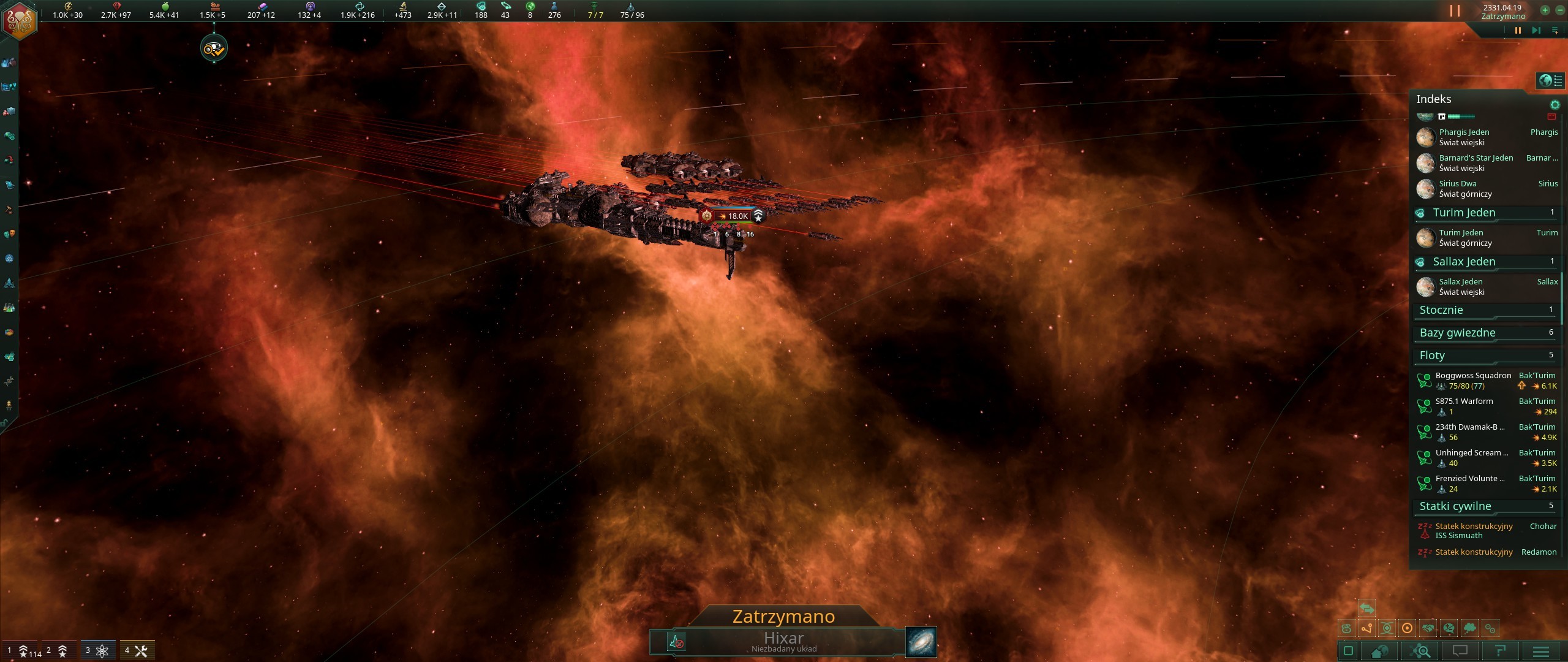Screen dimensions: 1568x662
Task: Select the diplomacy handshake map mode icon
Action: [1428, 629]
